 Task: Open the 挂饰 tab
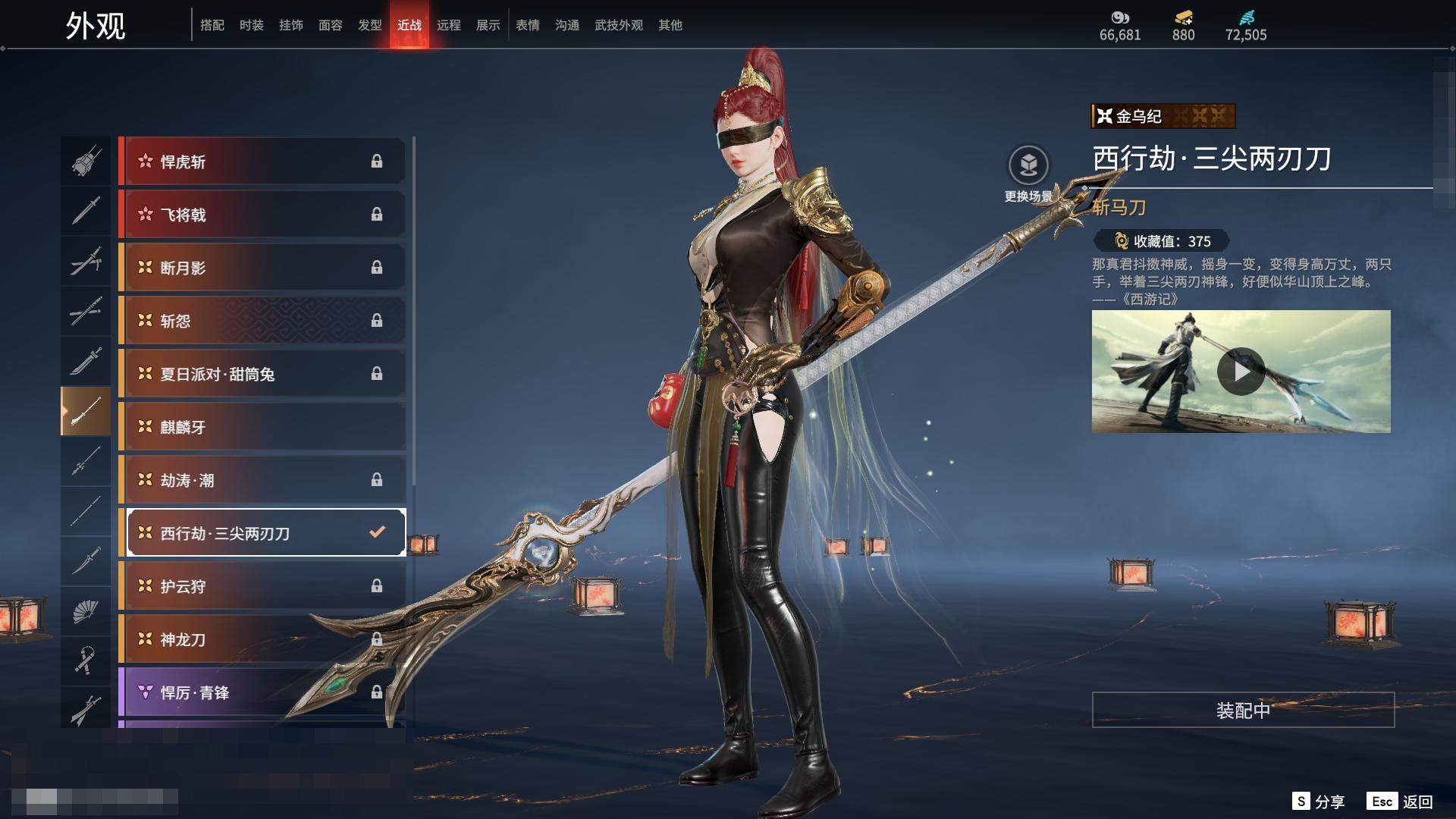click(290, 25)
